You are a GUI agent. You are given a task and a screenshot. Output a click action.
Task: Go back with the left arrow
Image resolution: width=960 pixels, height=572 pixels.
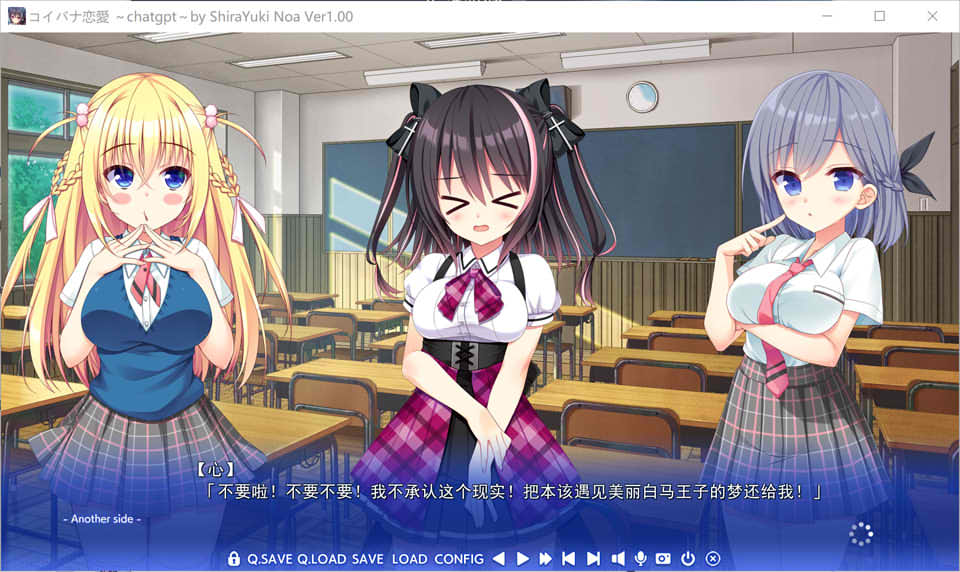(x=498, y=559)
